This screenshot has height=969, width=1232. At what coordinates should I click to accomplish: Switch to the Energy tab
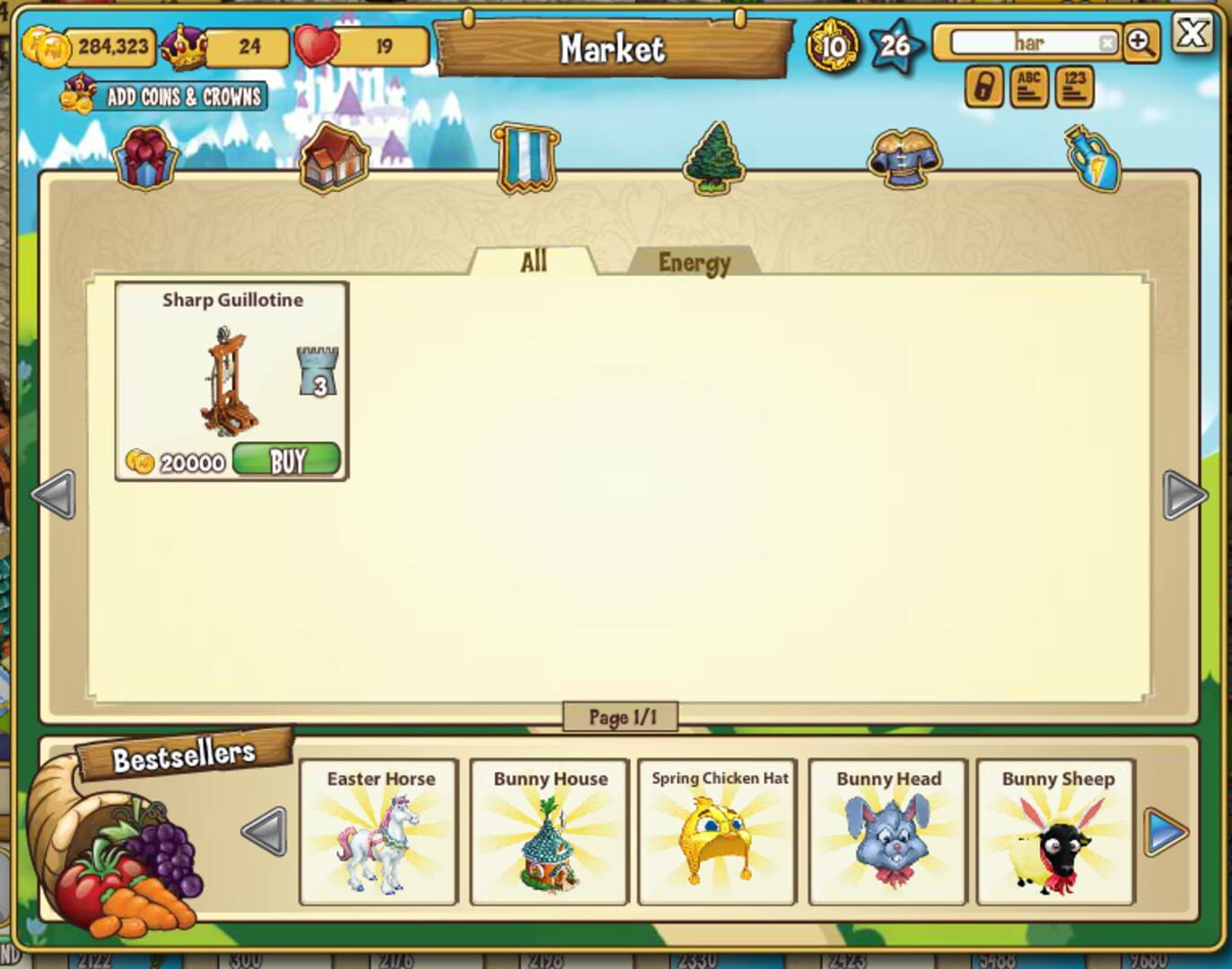(x=694, y=262)
